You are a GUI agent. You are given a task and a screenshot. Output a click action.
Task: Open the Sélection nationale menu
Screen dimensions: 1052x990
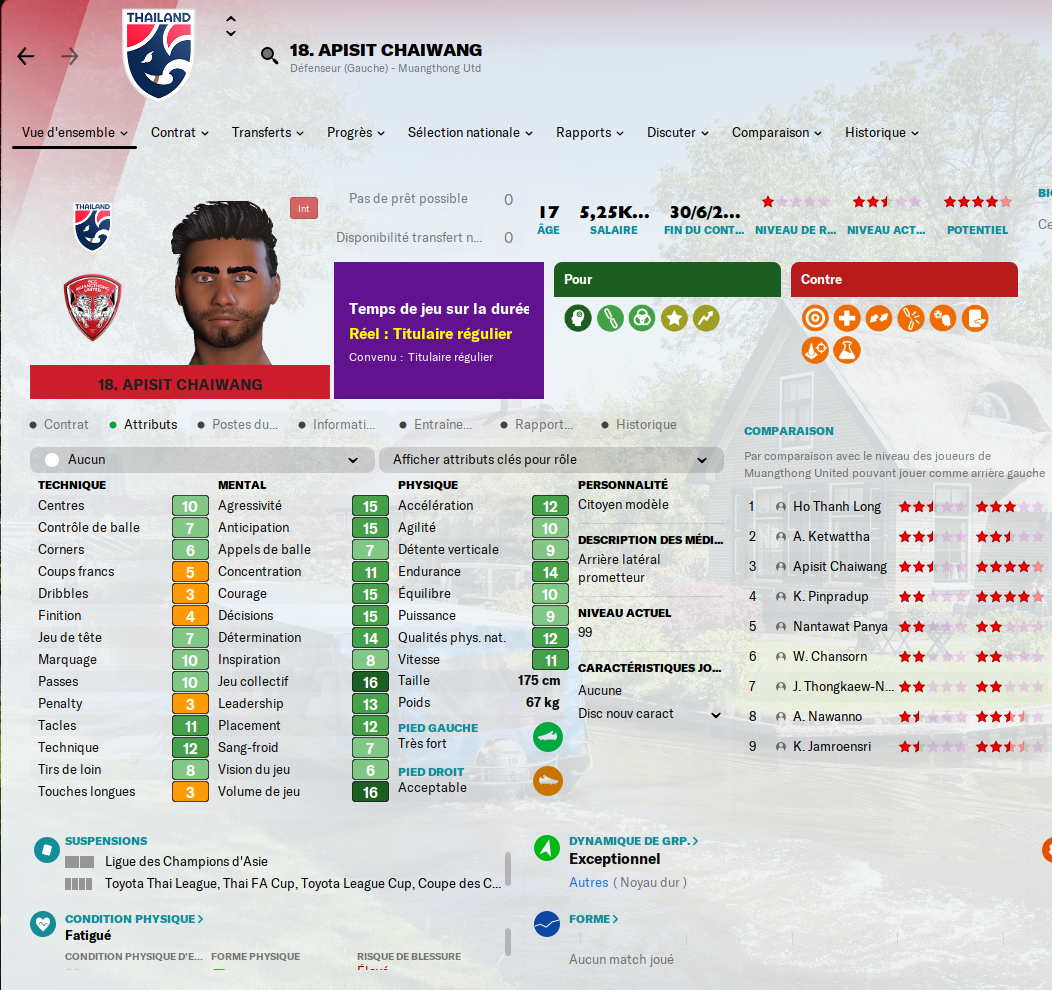point(470,132)
